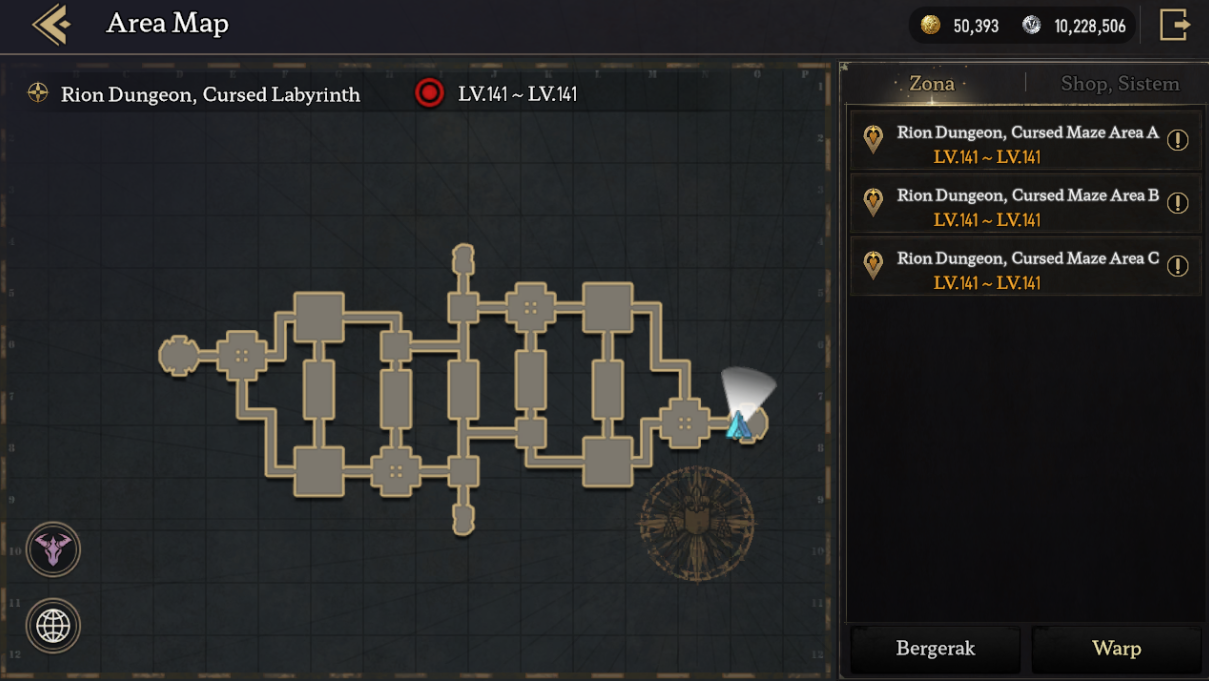Exit the Area Map screen
Viewport: 1209px width, 681px height.
pos(1174,25)
